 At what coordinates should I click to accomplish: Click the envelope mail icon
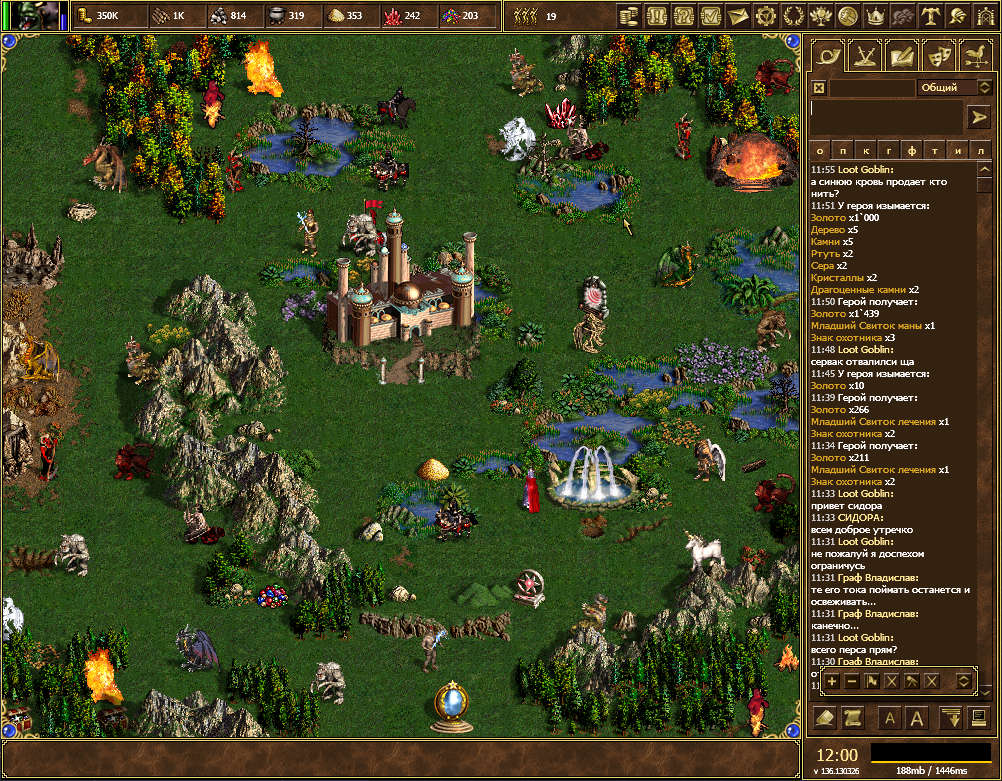click(738, 15)
